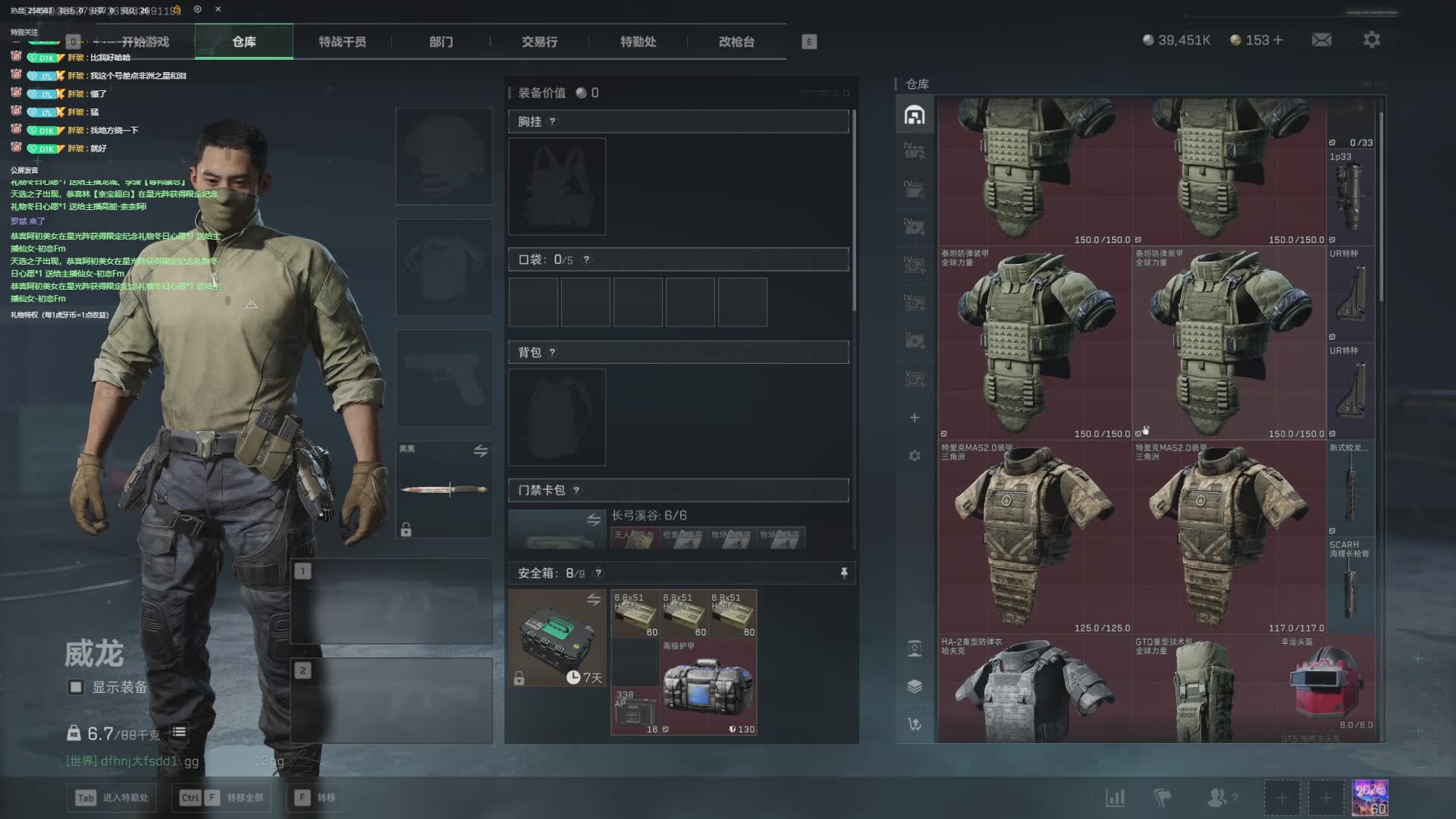Choose the HA-2 重型防弹衣 armor in stash
This screenshot has width=1456, height=819.
pyautogui.click(x=1034, y=692)
